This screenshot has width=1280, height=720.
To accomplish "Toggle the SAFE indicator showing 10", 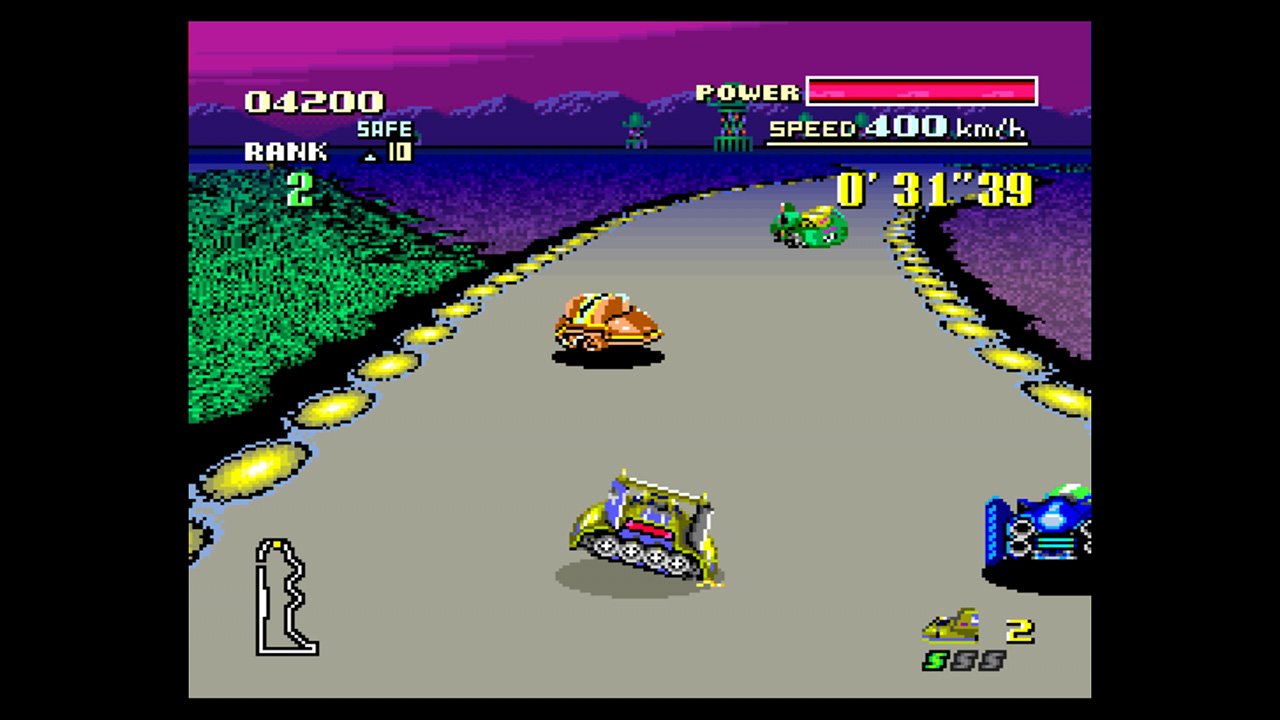I will (x=386, y=138).
